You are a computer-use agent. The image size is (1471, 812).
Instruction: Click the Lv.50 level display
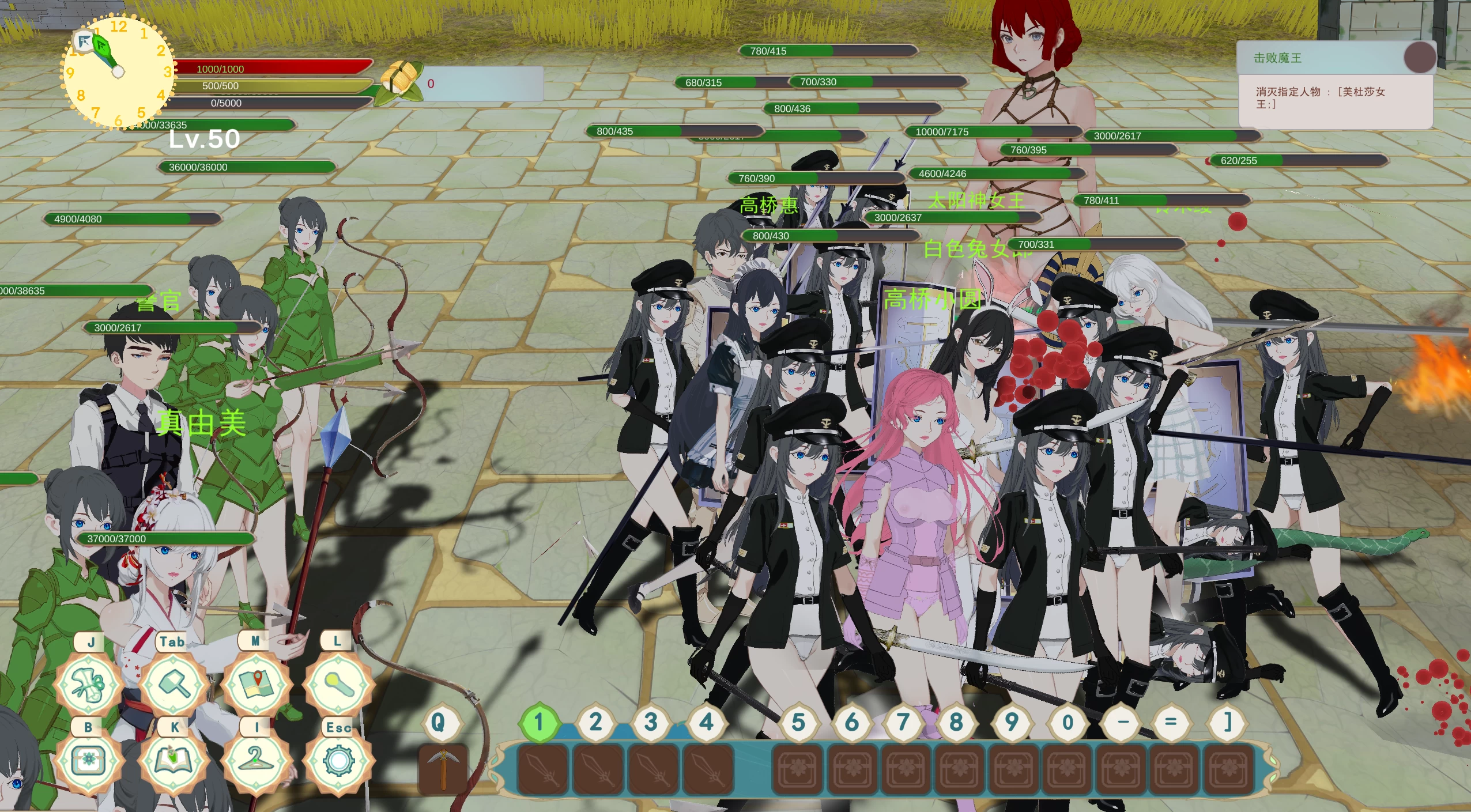point(205,139)
